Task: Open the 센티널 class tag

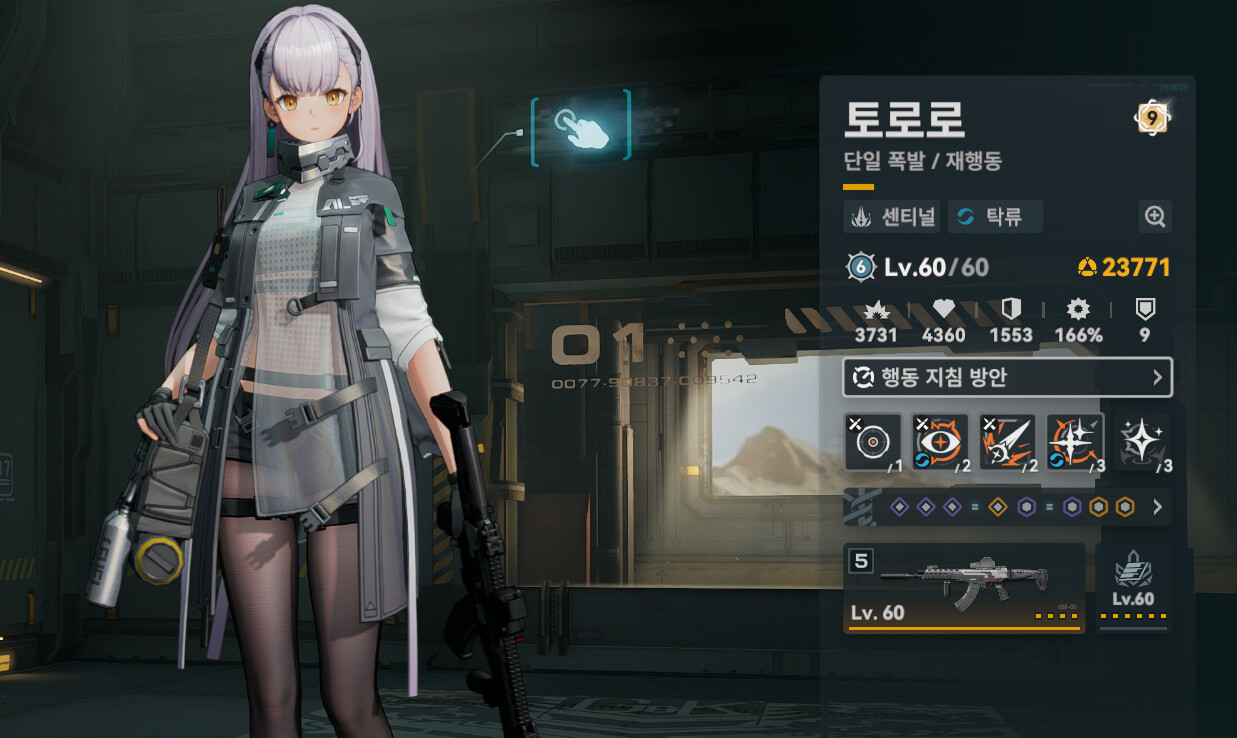Action: [891, 217]
